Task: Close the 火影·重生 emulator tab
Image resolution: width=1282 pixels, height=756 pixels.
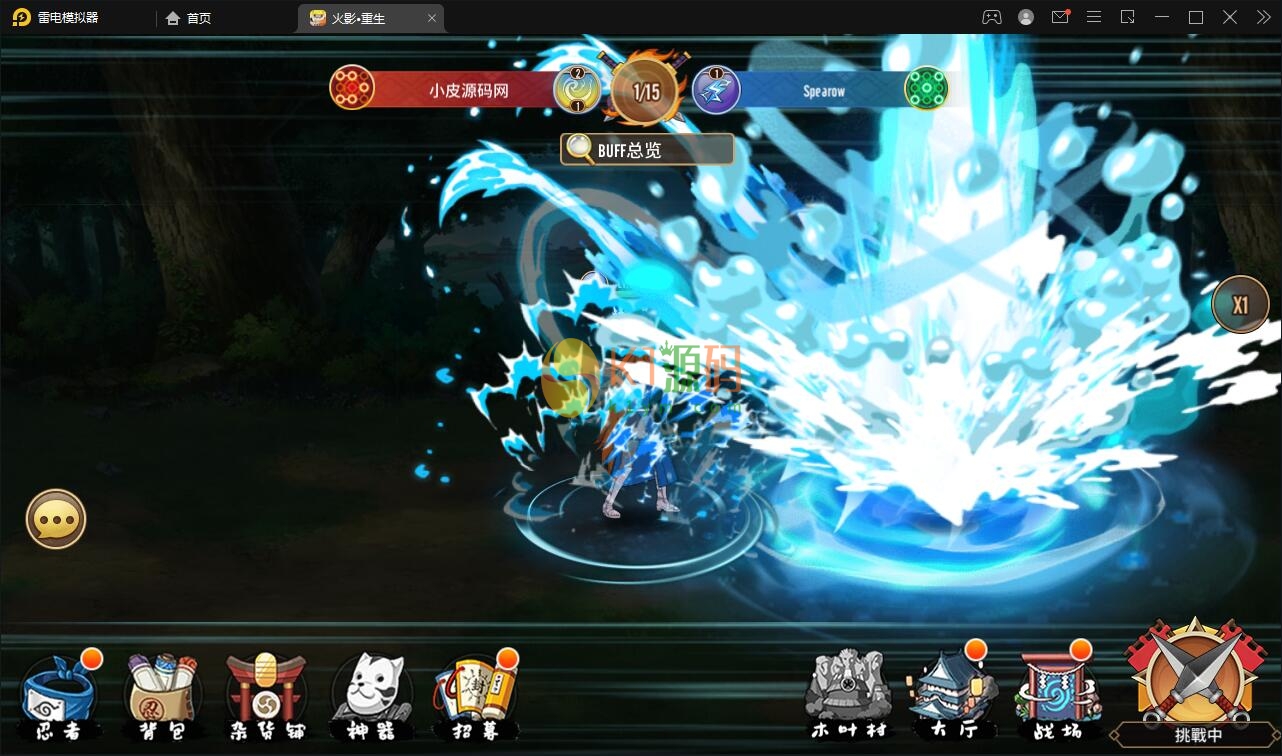Action: 432,18
